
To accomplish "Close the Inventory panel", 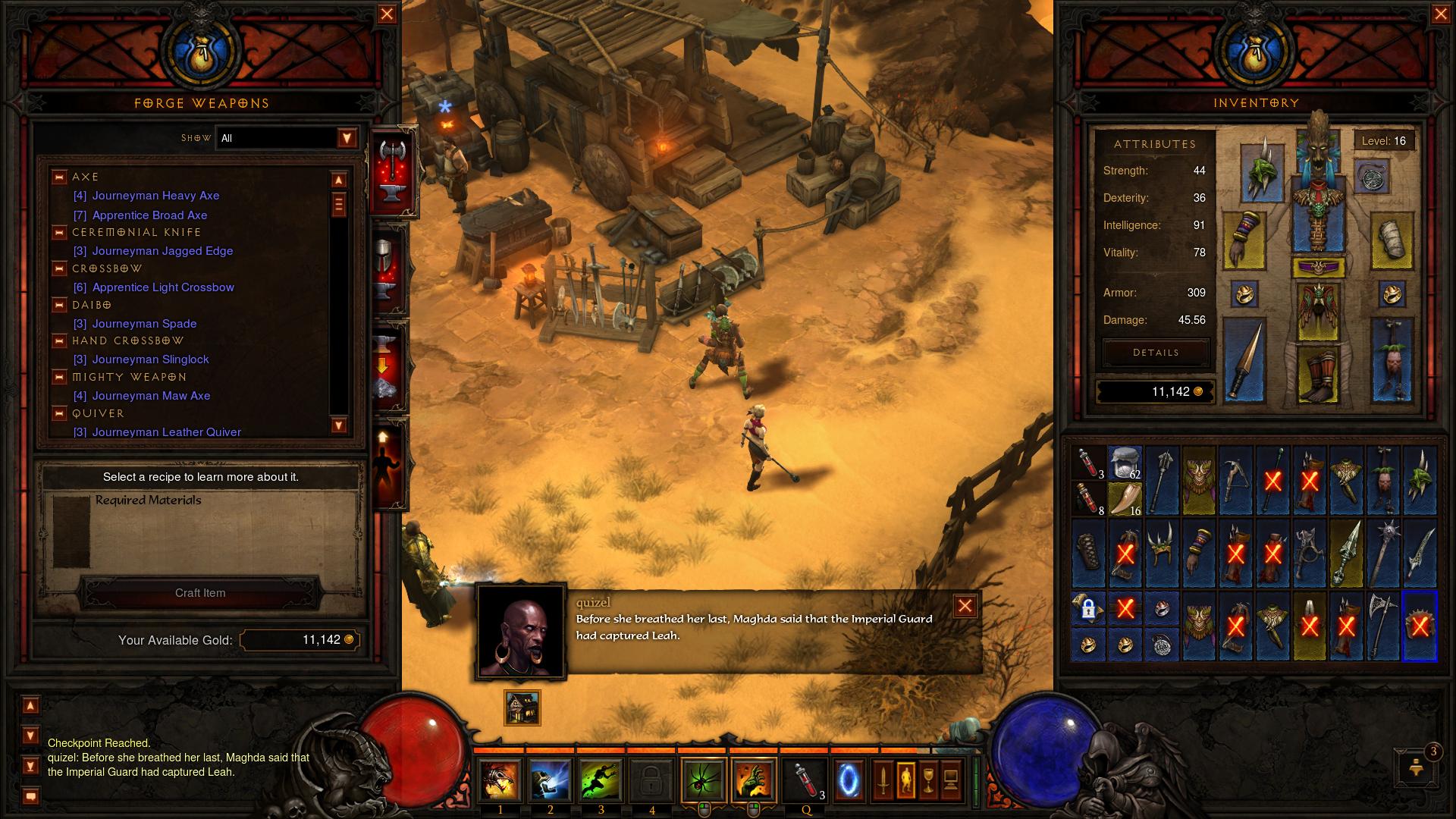I will pos(1441,14).
